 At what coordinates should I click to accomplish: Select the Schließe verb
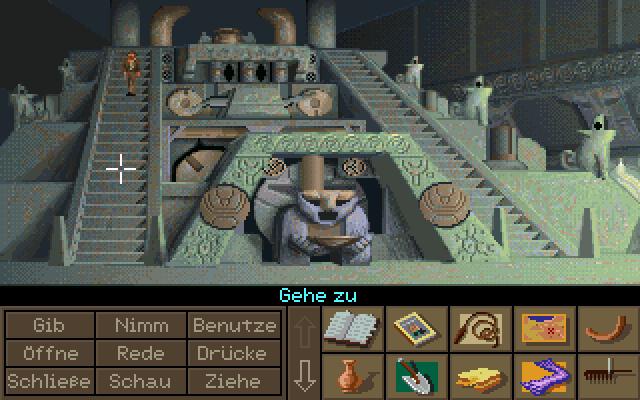(x=48, y=381)
